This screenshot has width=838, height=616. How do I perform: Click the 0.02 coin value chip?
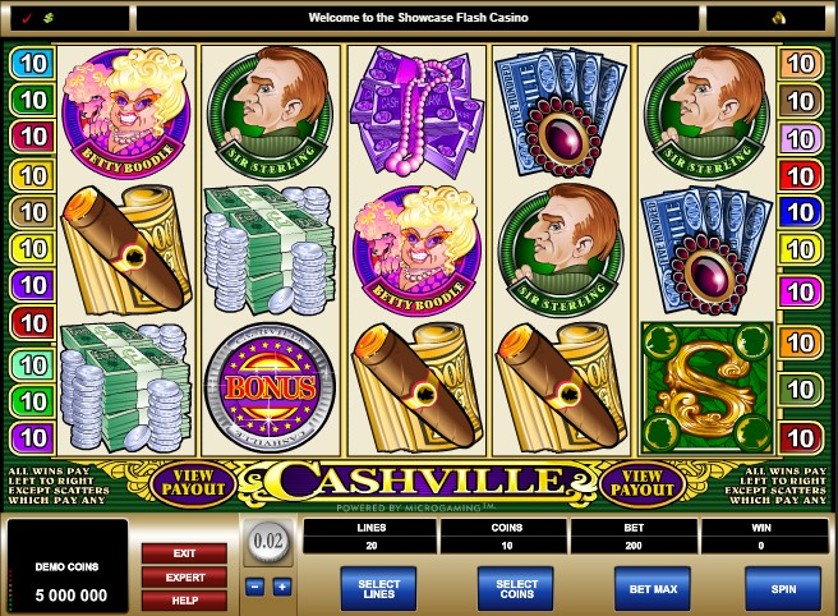pos(269,542)
